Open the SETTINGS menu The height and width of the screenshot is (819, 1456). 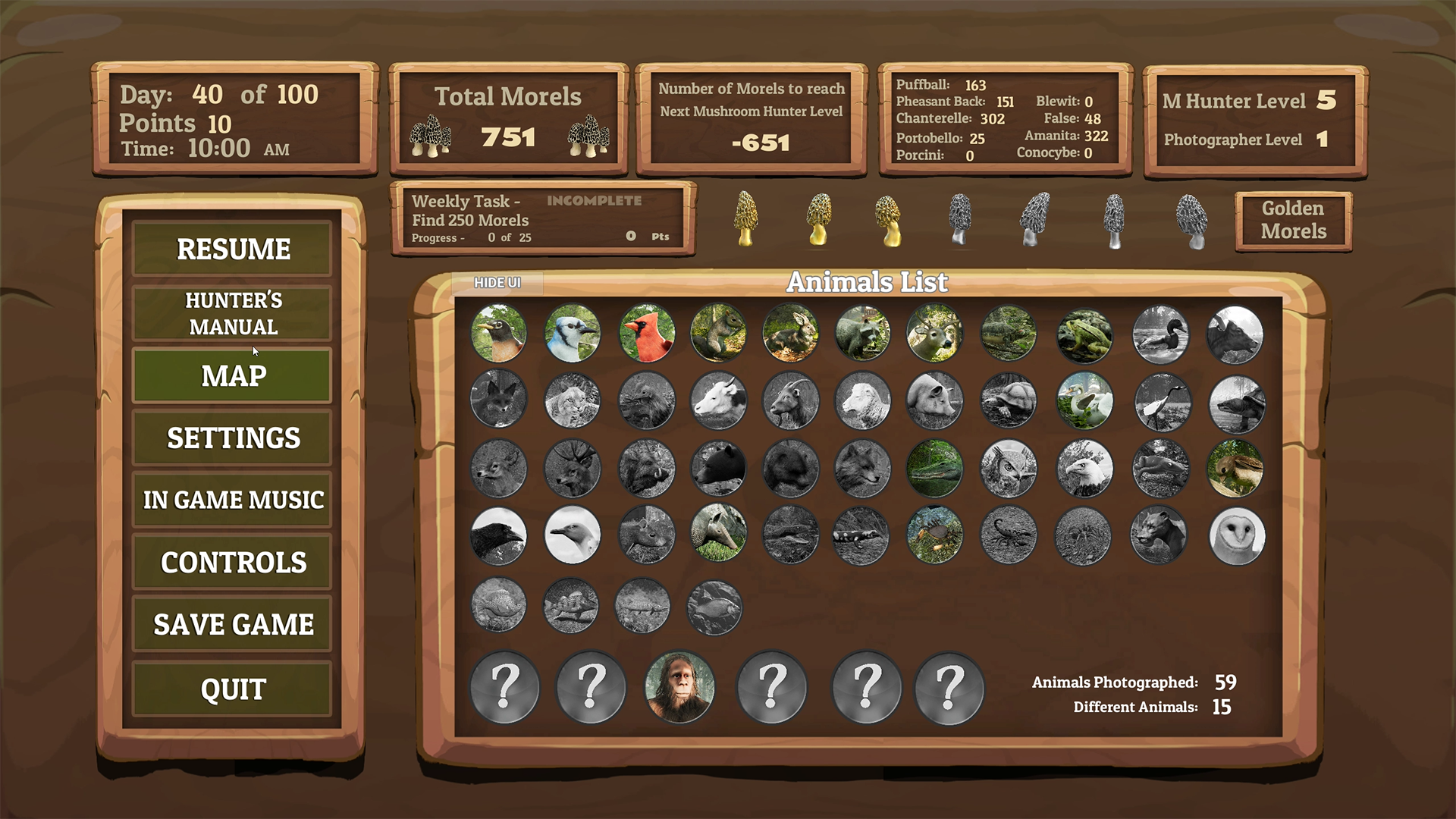pos(231,438)
